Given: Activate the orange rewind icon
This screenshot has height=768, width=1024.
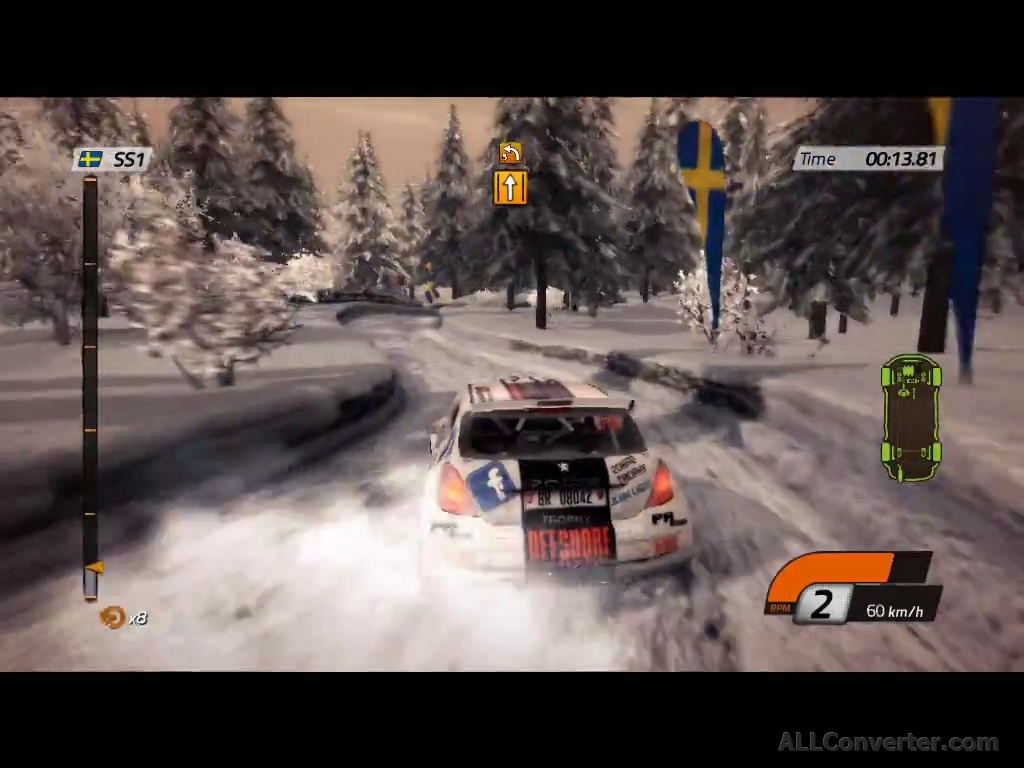Looking at the screenshot, I should [x=111, y=617].
